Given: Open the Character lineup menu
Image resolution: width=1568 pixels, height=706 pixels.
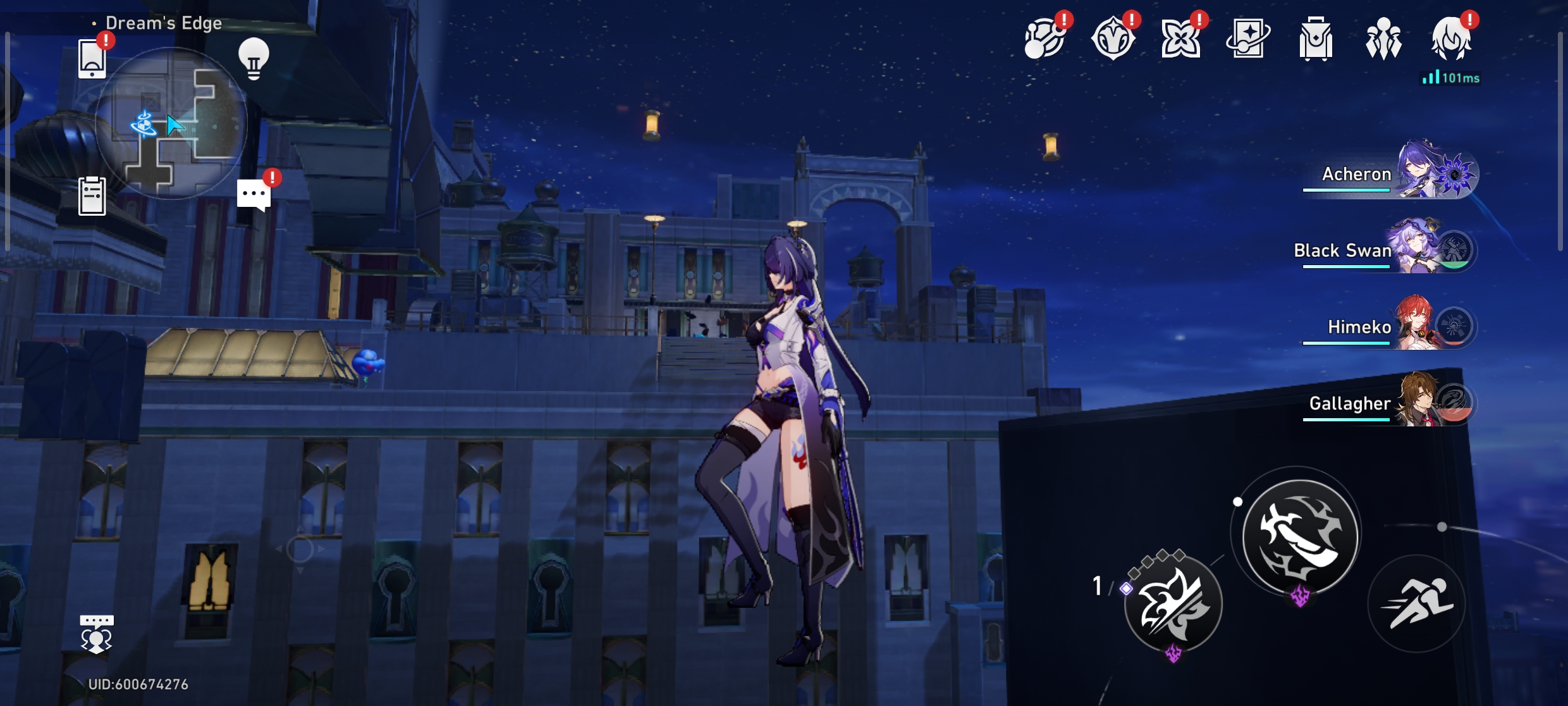Looking at the screenshot, I should pos(1385,39).
